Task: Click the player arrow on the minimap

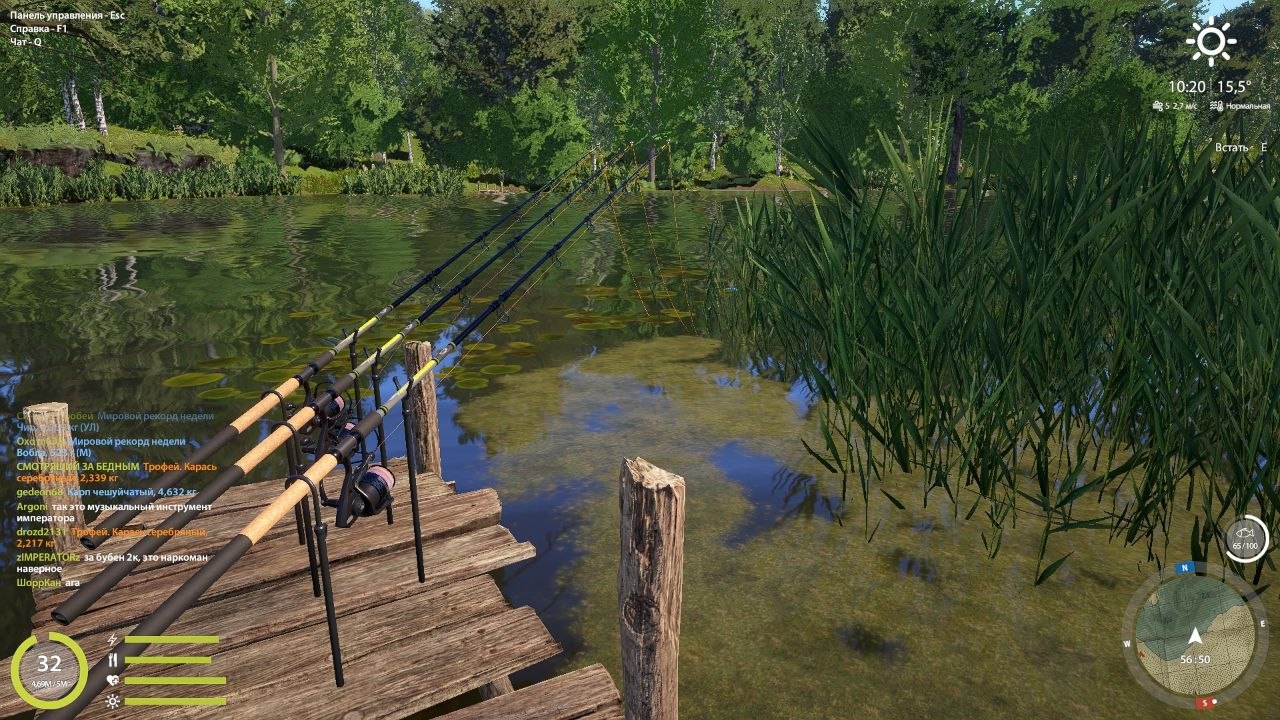Action: [1195, 635]
